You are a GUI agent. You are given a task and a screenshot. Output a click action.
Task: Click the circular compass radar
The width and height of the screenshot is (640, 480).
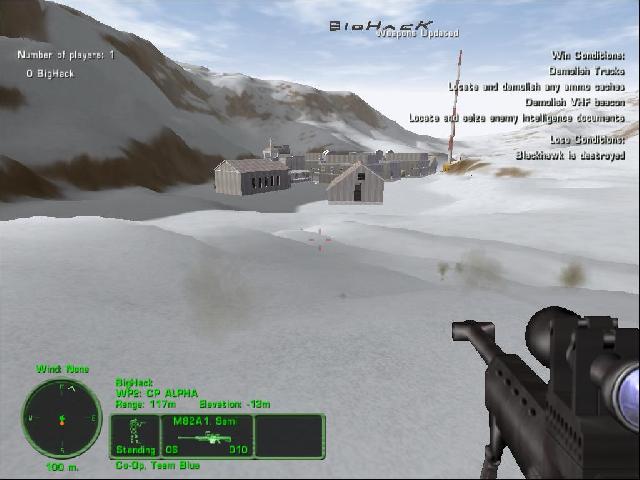pos(61,417)
